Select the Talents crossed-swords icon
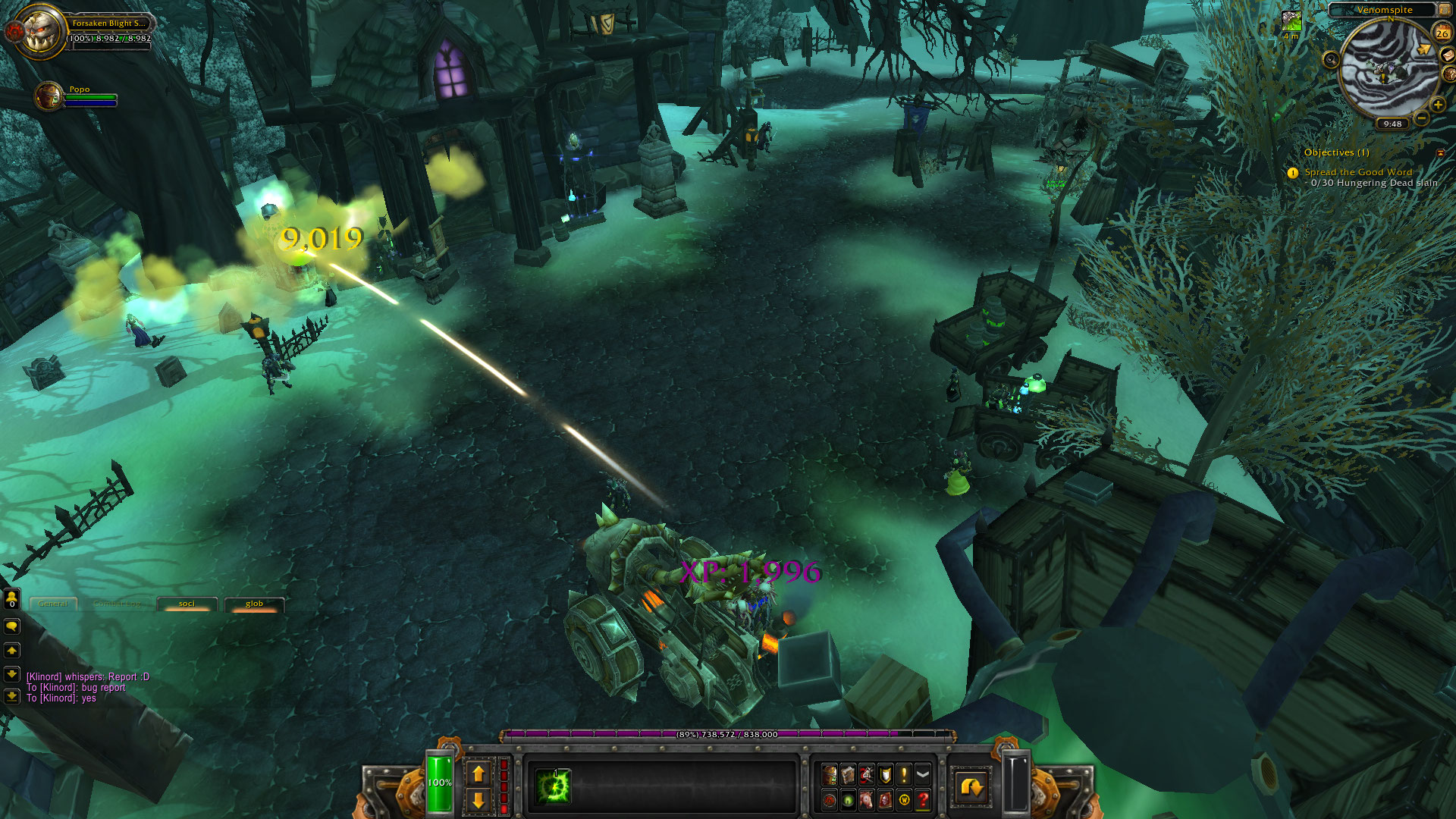The image size is (1456, 819). [x=867, y=774]
